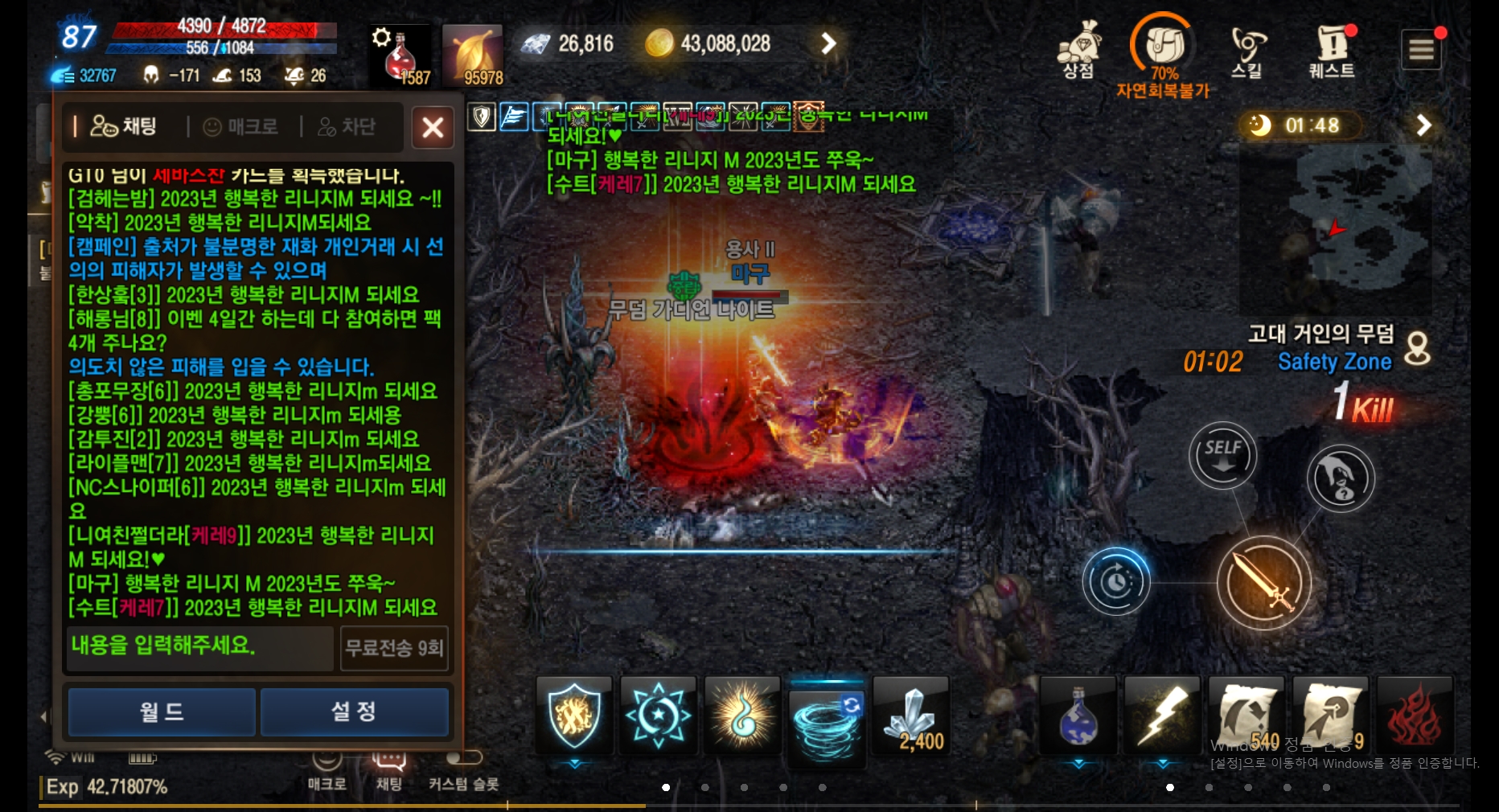The height and width of the screenshot is (812, 1499).
Task: Click the chat input field 내용을 입력해주세요
Action: (198, 648)
